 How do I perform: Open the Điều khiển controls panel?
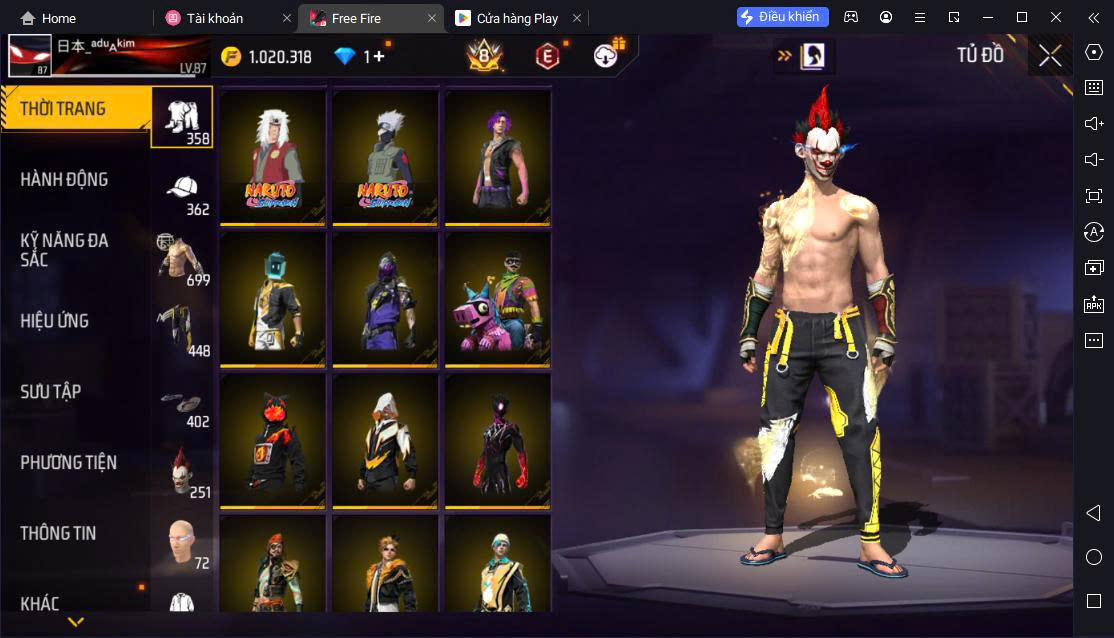tap(783, 17)
